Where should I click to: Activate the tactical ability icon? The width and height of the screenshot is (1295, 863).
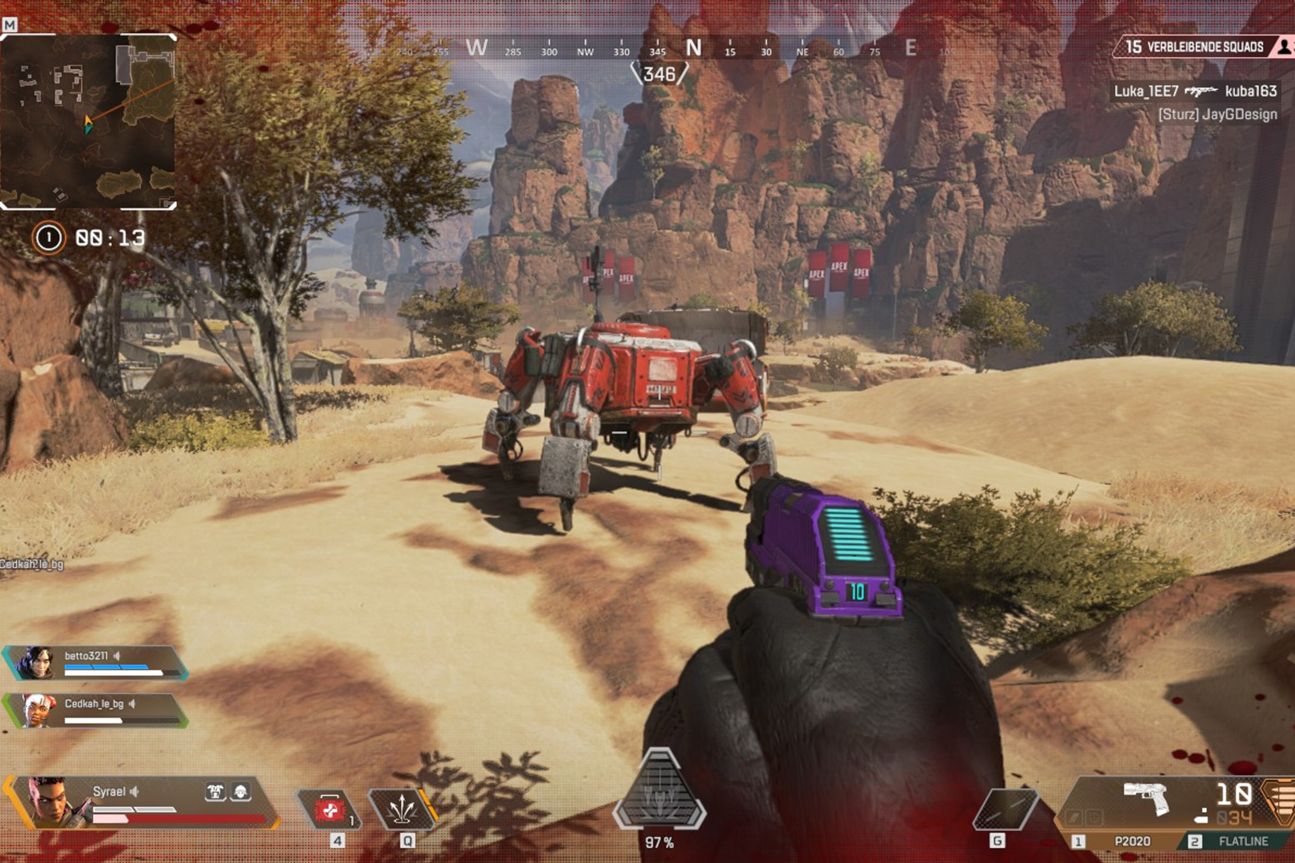click(x=402, y=809)
